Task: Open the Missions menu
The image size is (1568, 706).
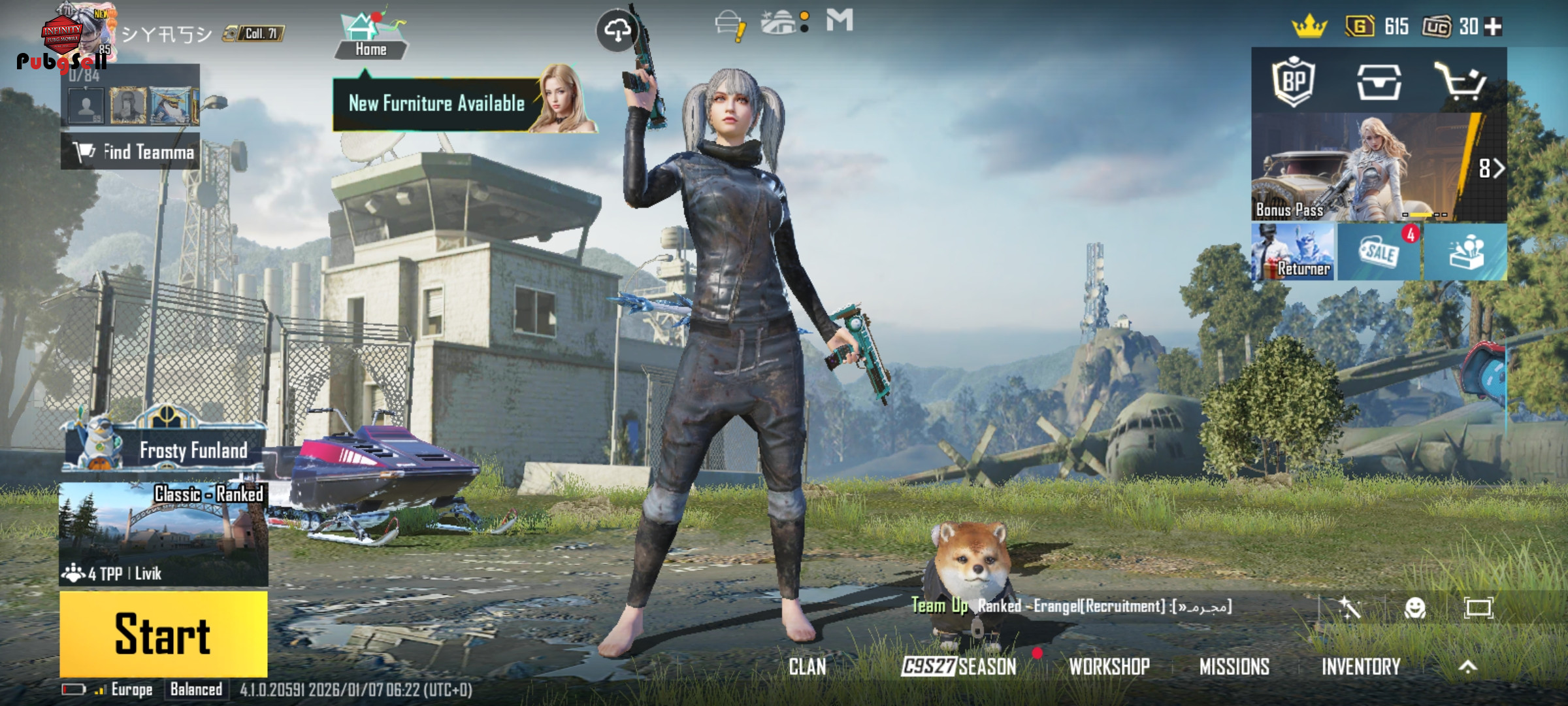Action: click(1234, 667)
